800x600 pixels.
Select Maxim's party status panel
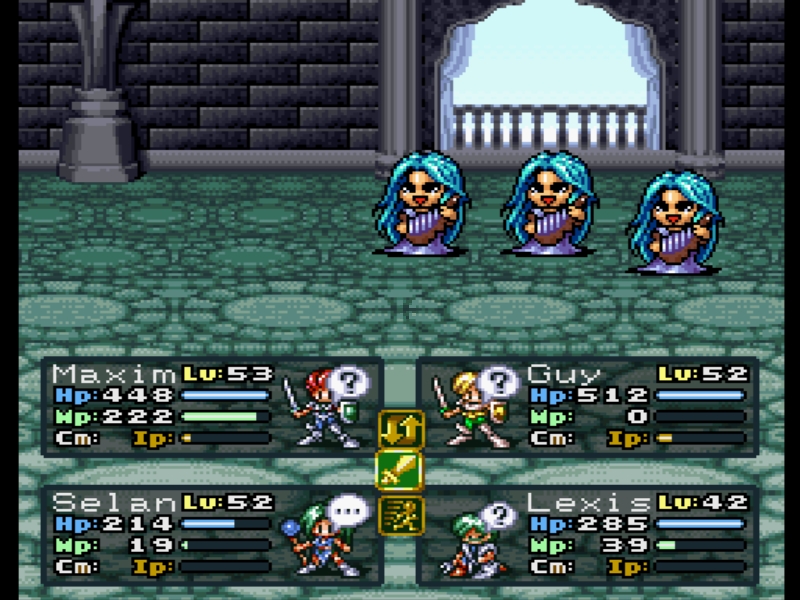pos(212,407)
